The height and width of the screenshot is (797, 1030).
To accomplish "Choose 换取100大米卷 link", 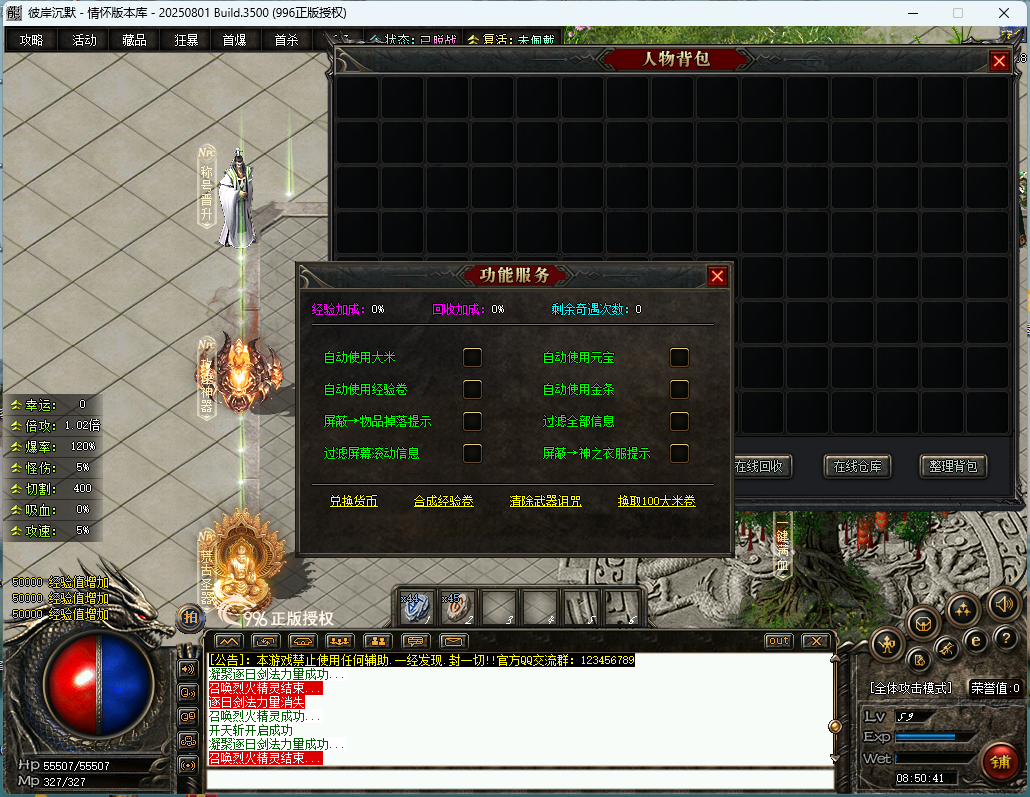I will 656,501.
